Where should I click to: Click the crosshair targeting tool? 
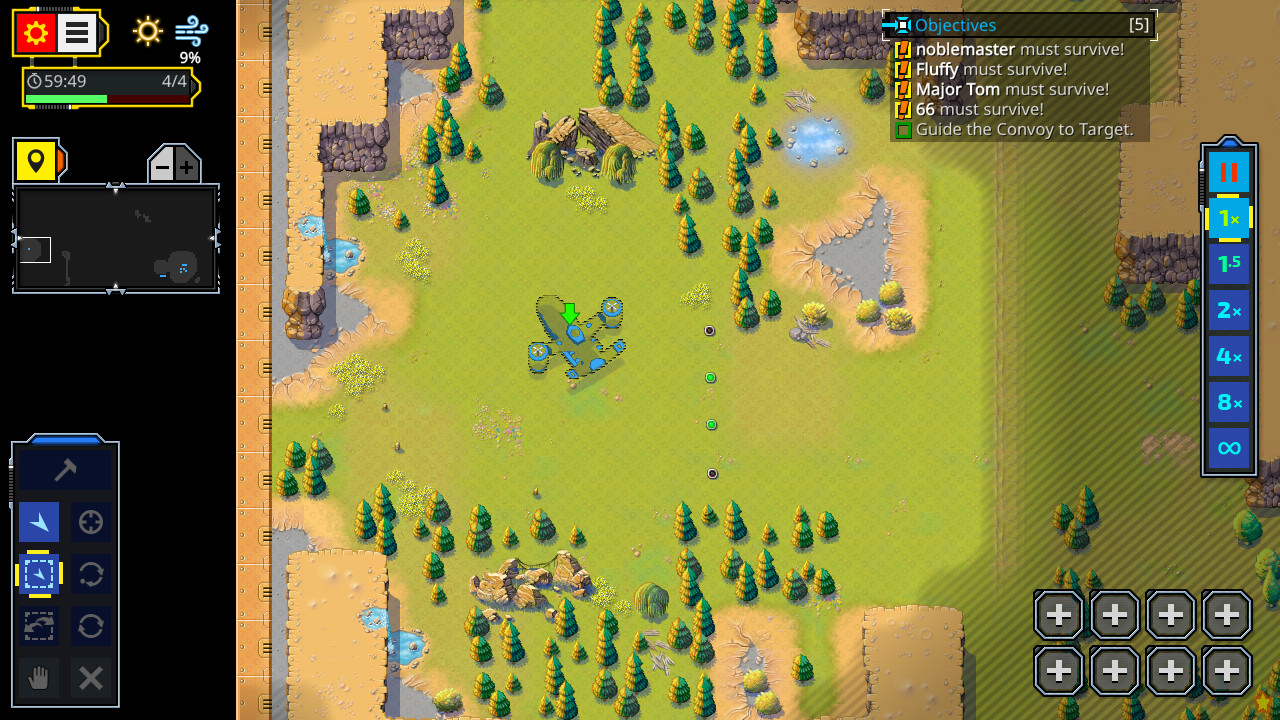(x=90, y=522)
